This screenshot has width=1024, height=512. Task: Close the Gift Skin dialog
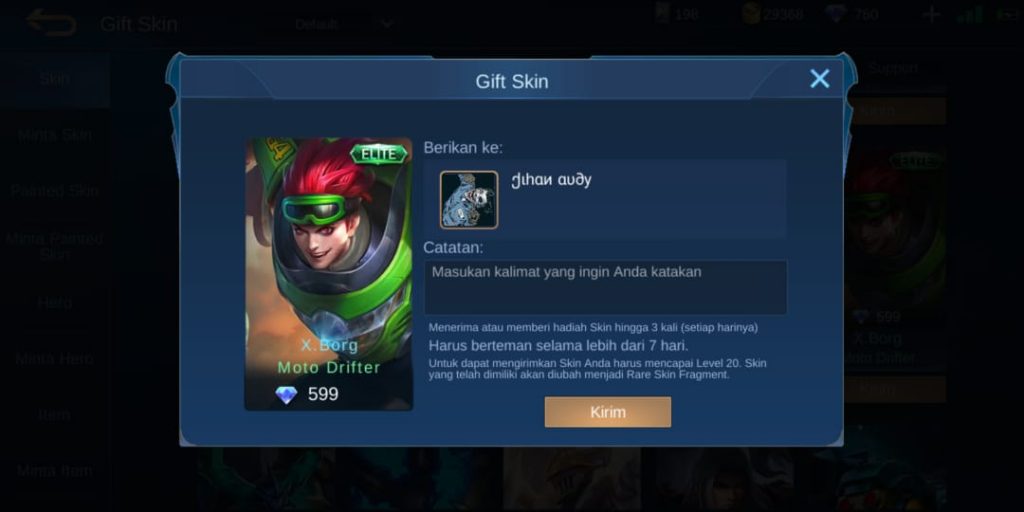(x=820, y=79)
